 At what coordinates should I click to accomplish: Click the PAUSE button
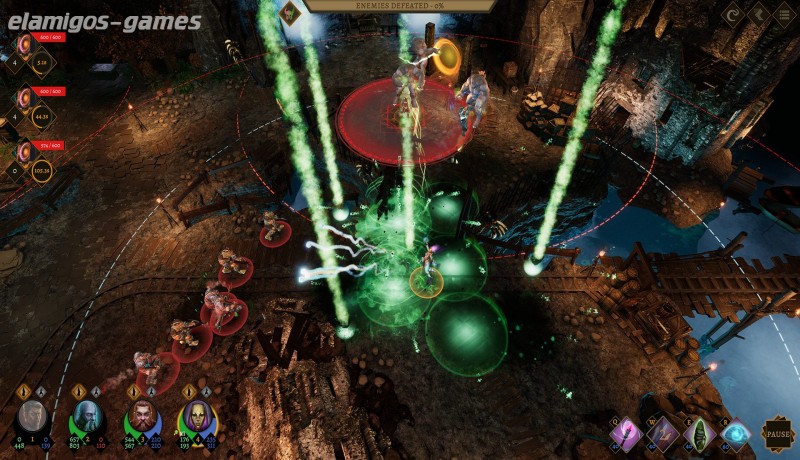tap(776, 434)
